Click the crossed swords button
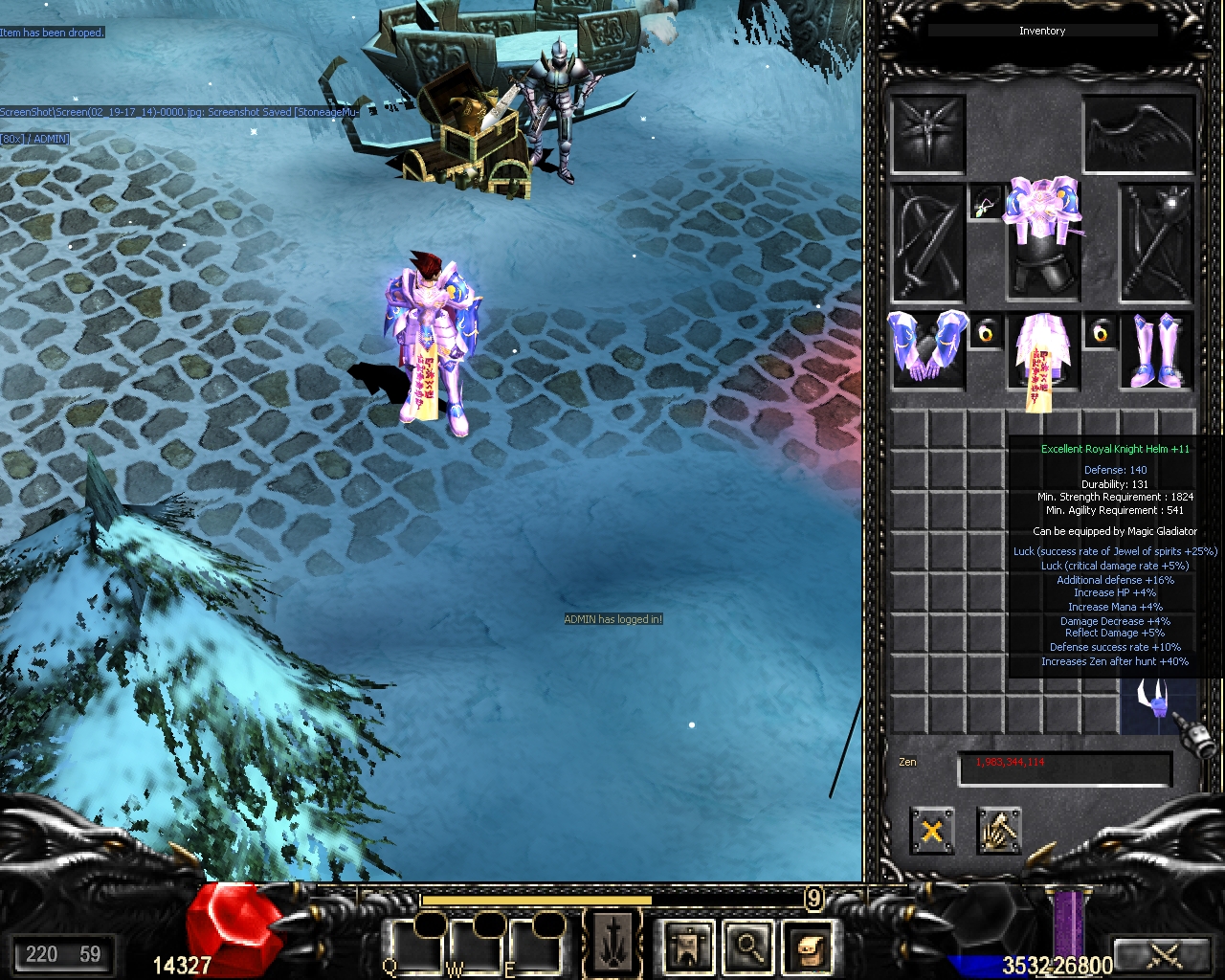The image size is (1225, 980). pyautogui.click(x=1164, y=955)
